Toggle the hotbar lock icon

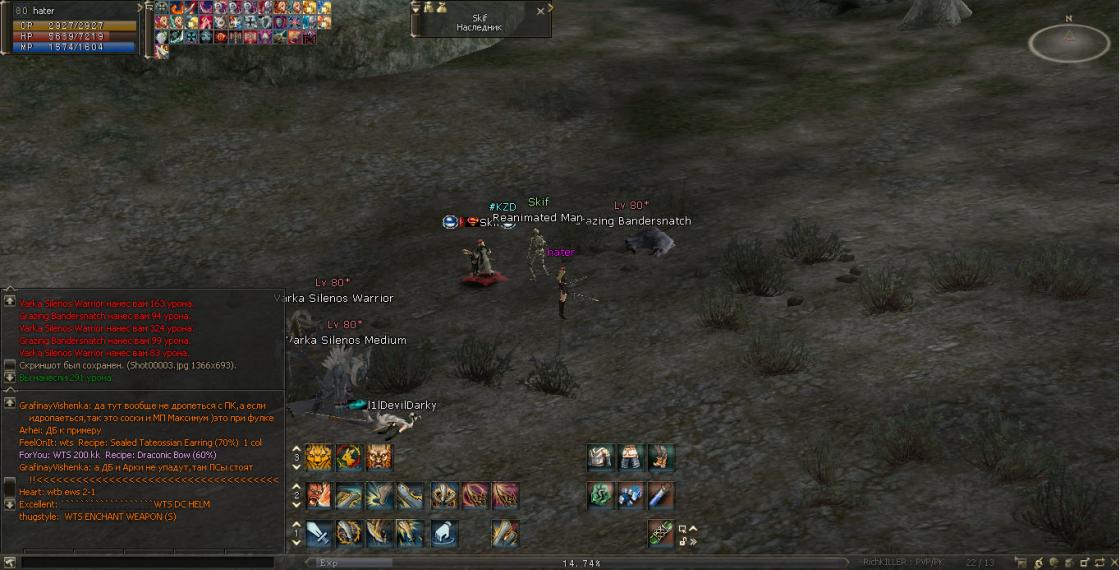(682, 541)
